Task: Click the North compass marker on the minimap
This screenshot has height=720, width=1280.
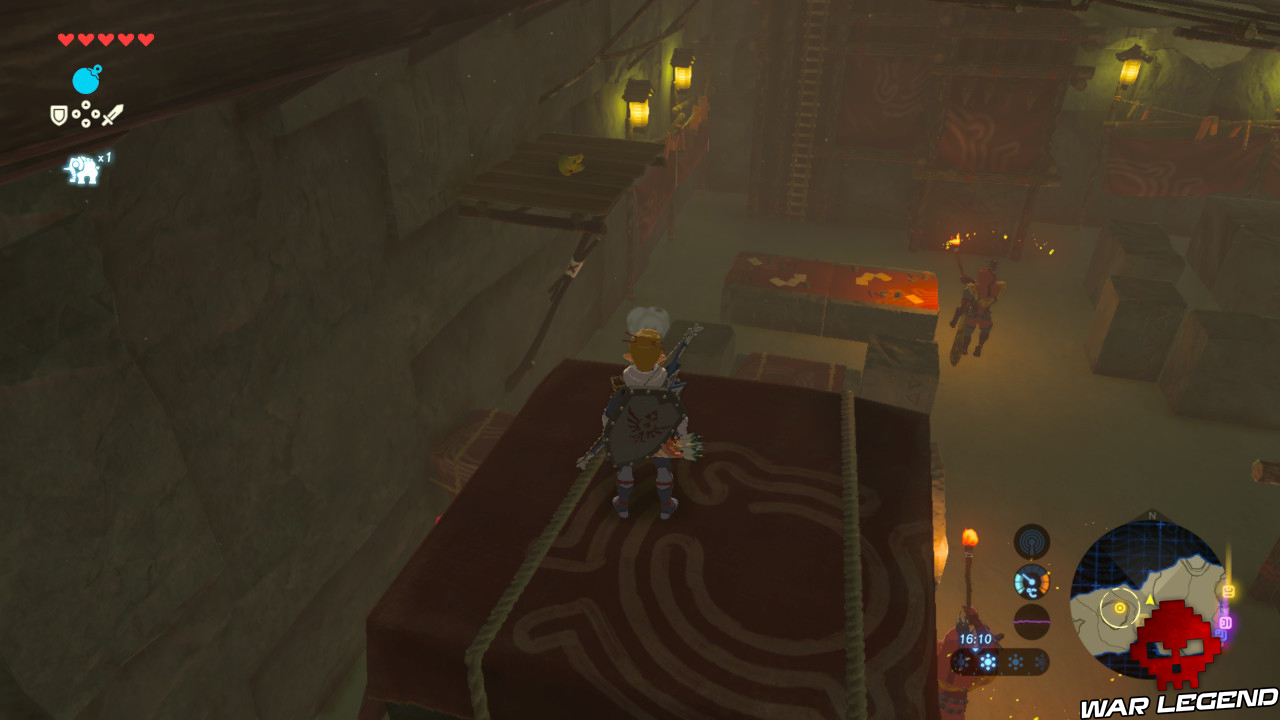Action: tap(1152, 514)
